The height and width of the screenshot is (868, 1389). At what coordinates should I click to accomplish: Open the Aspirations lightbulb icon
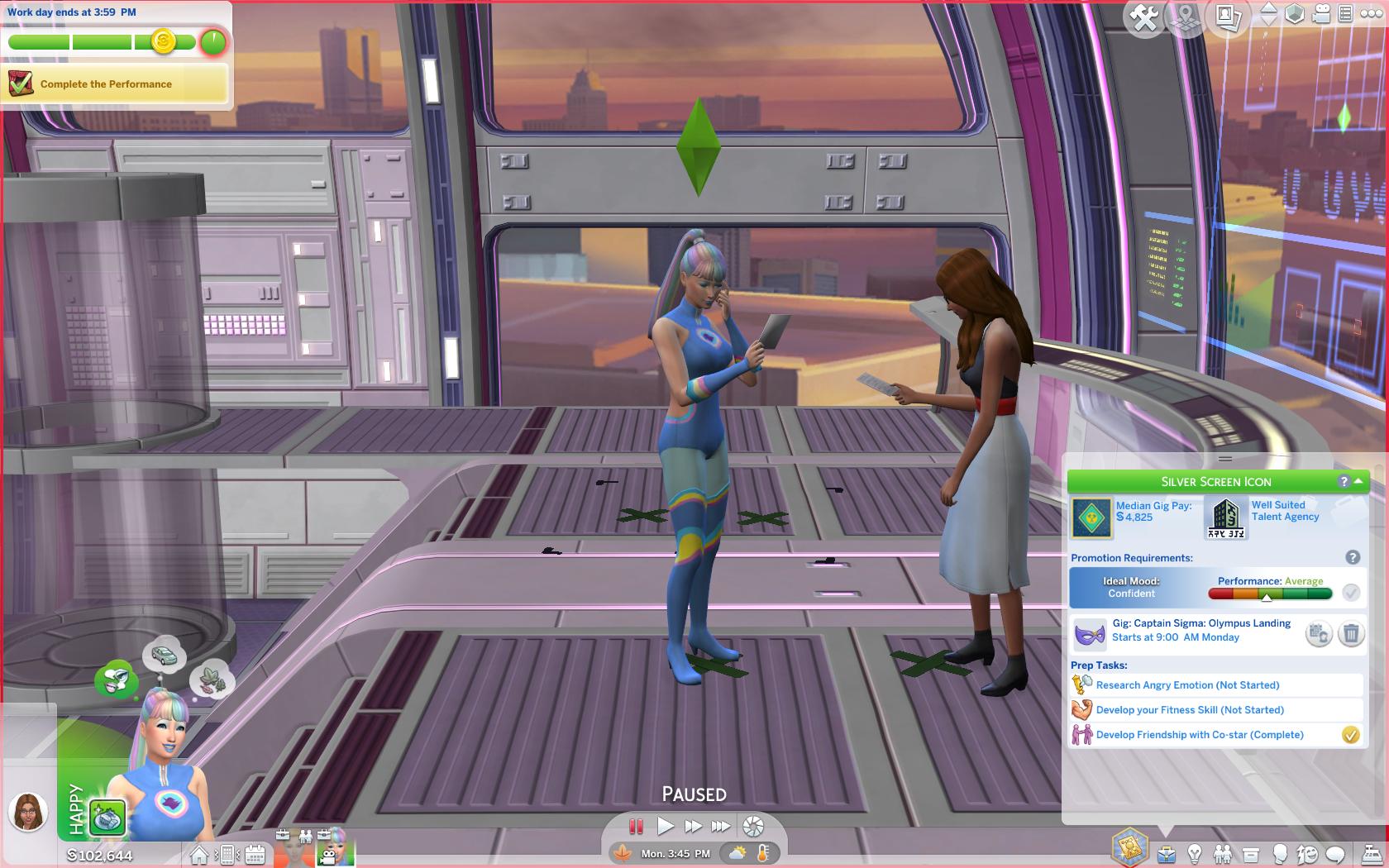tap(1194, 854)
